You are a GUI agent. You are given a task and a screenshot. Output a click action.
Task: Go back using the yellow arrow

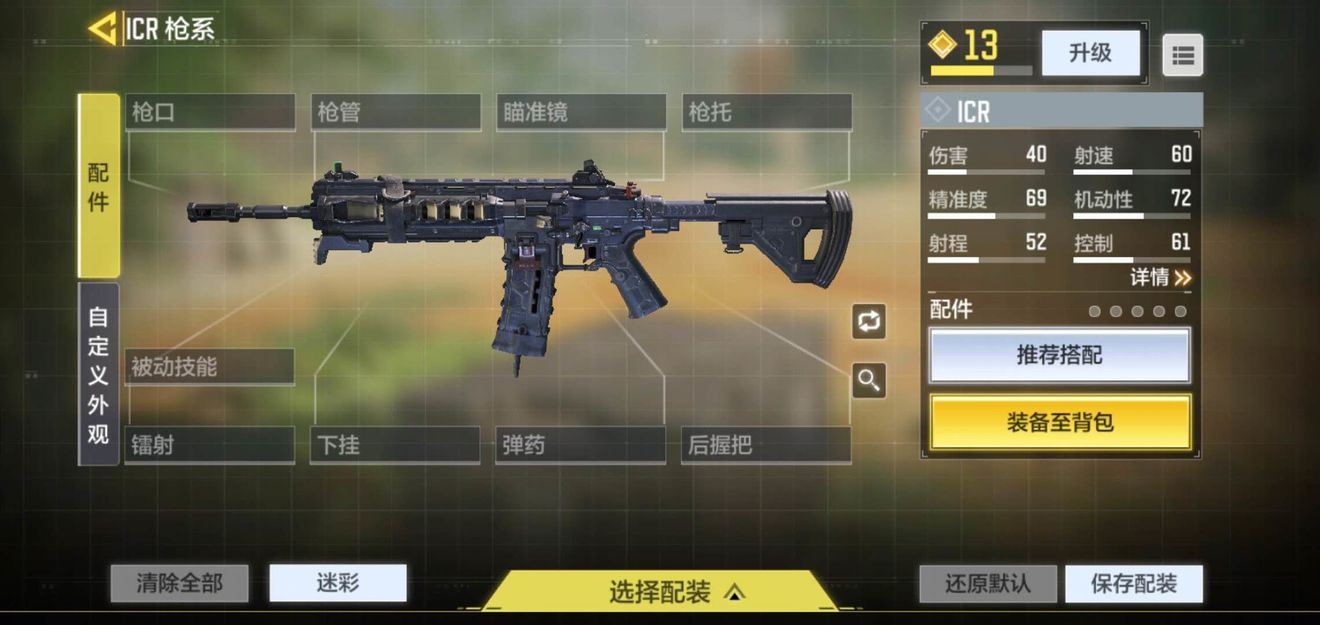tap(102, 29)
